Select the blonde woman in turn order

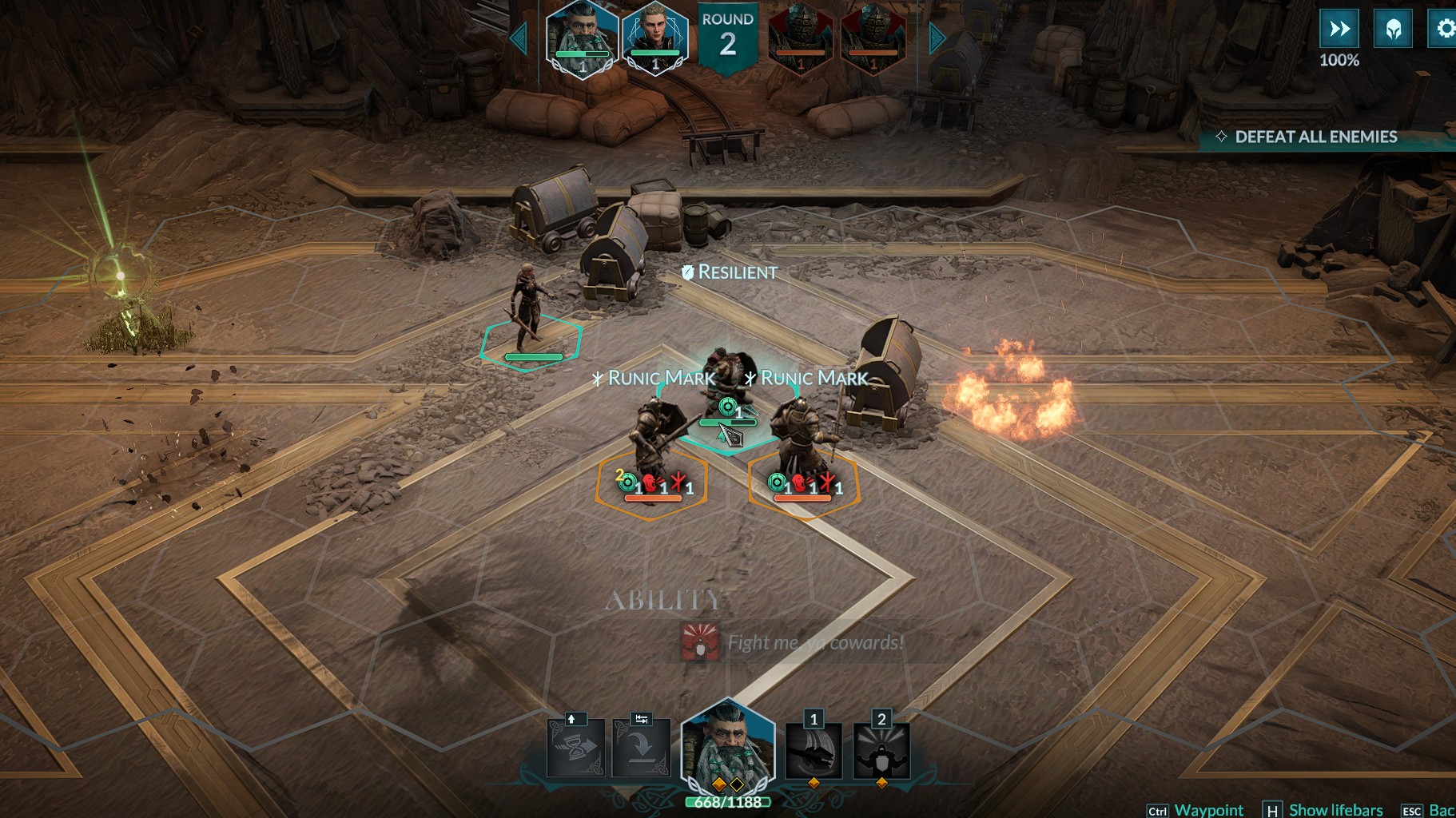tap(655, 38)
